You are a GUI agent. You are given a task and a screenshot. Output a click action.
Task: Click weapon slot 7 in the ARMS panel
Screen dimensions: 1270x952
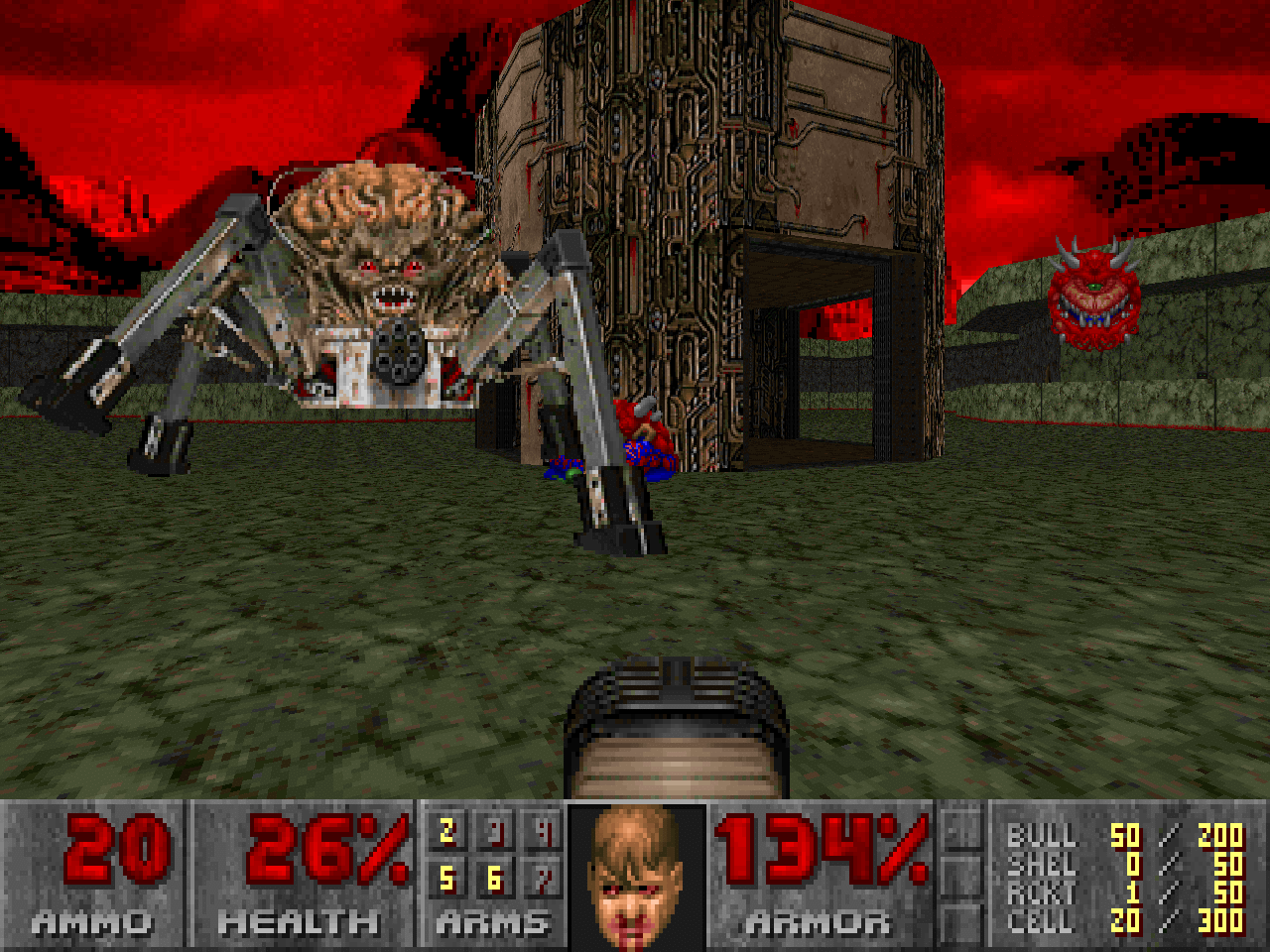coord(544,880)
